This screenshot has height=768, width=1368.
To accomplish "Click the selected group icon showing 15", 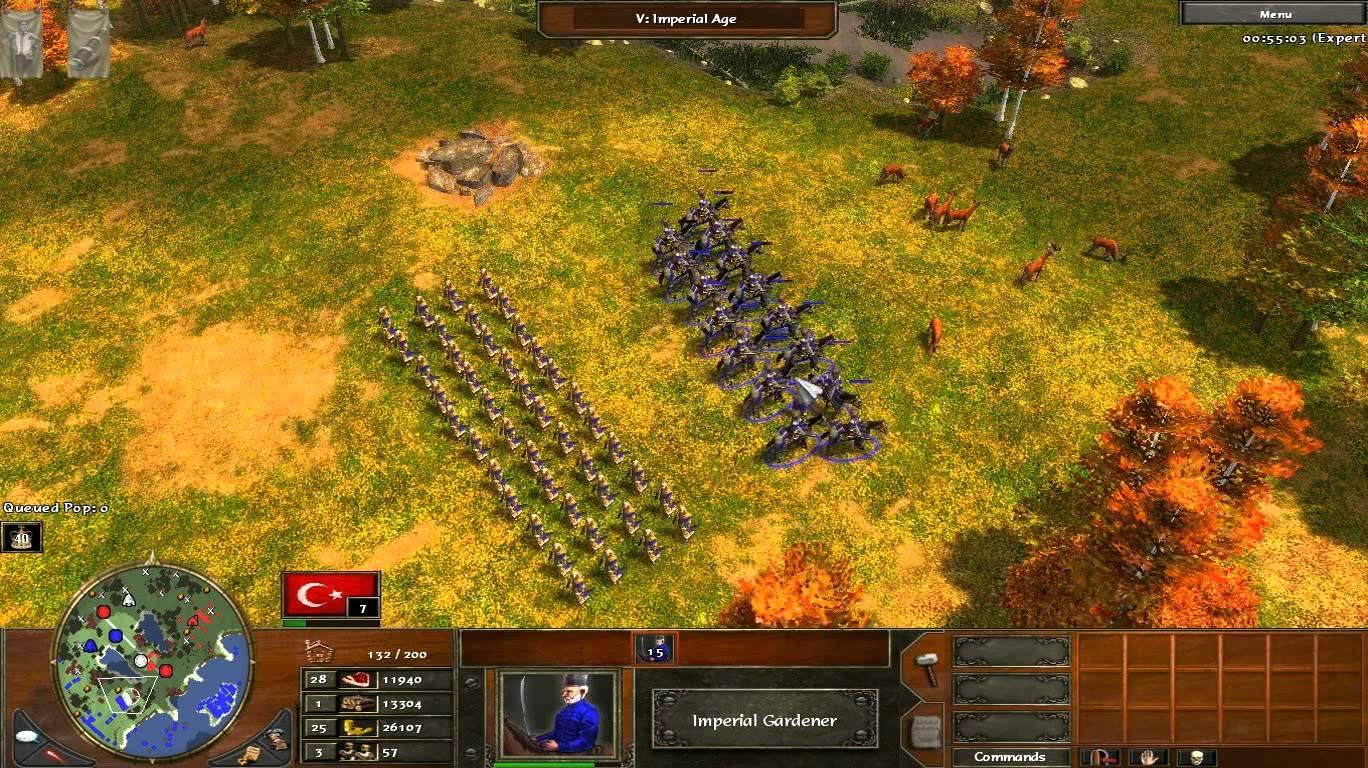I will [x=655, y=649].
